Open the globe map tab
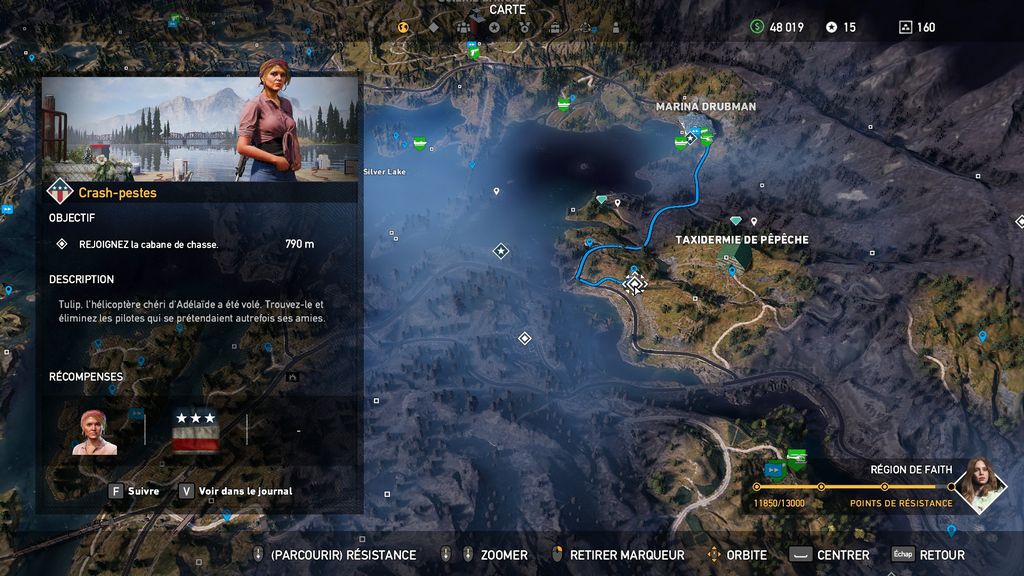 (x=404, y=27)
